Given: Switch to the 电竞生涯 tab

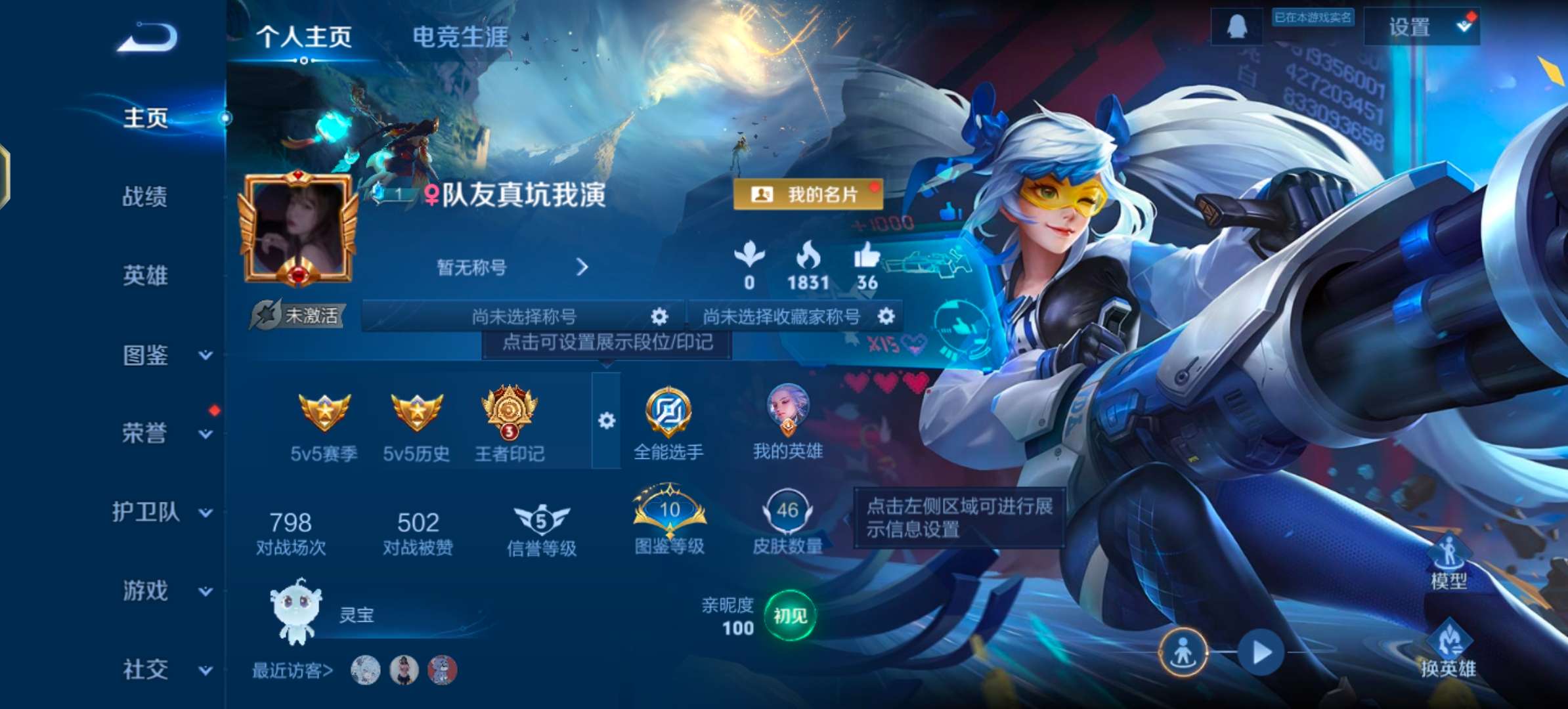Looking at the screenshot, I should coord(460,38).
